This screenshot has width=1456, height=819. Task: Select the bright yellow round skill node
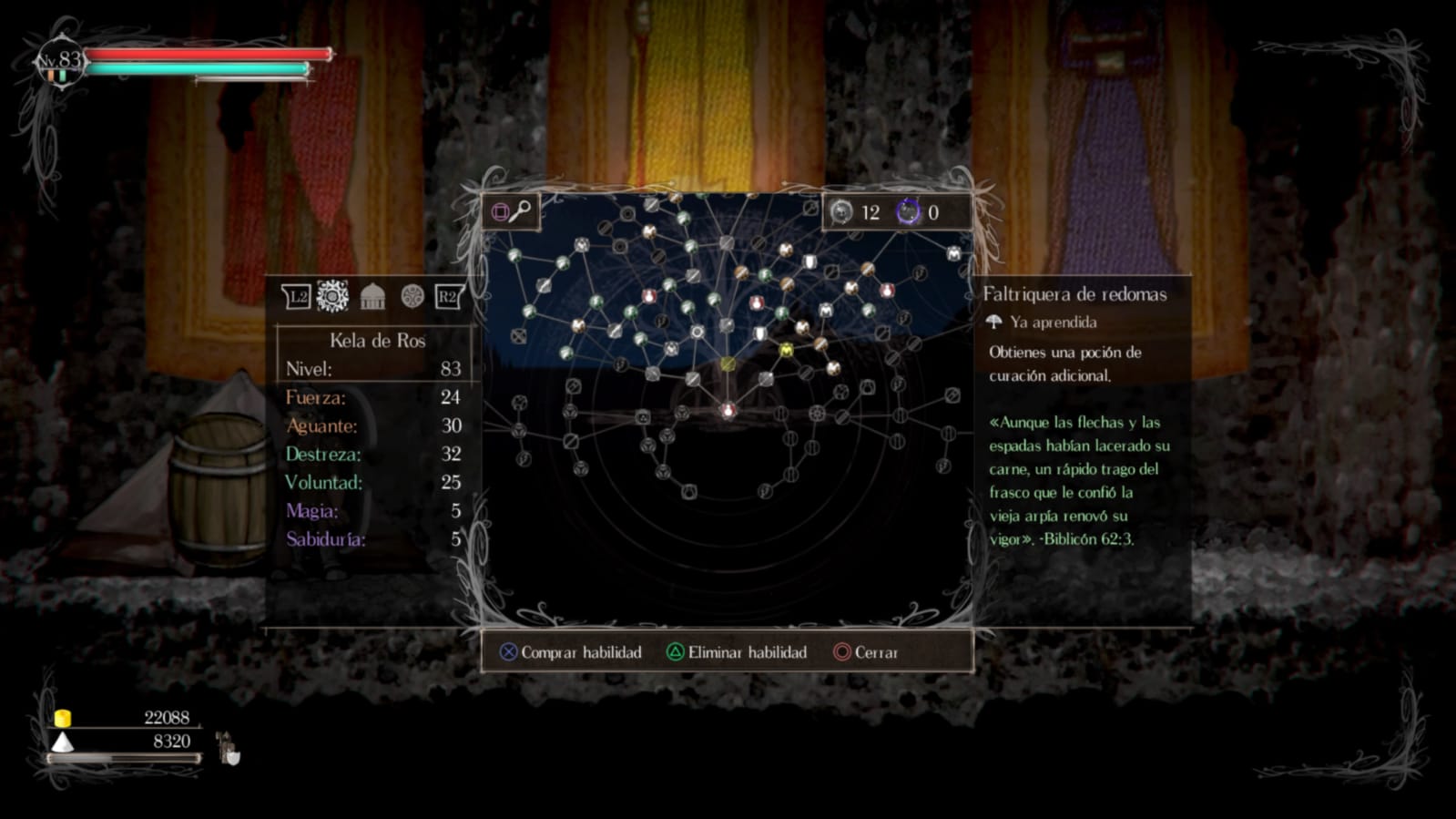787,350
